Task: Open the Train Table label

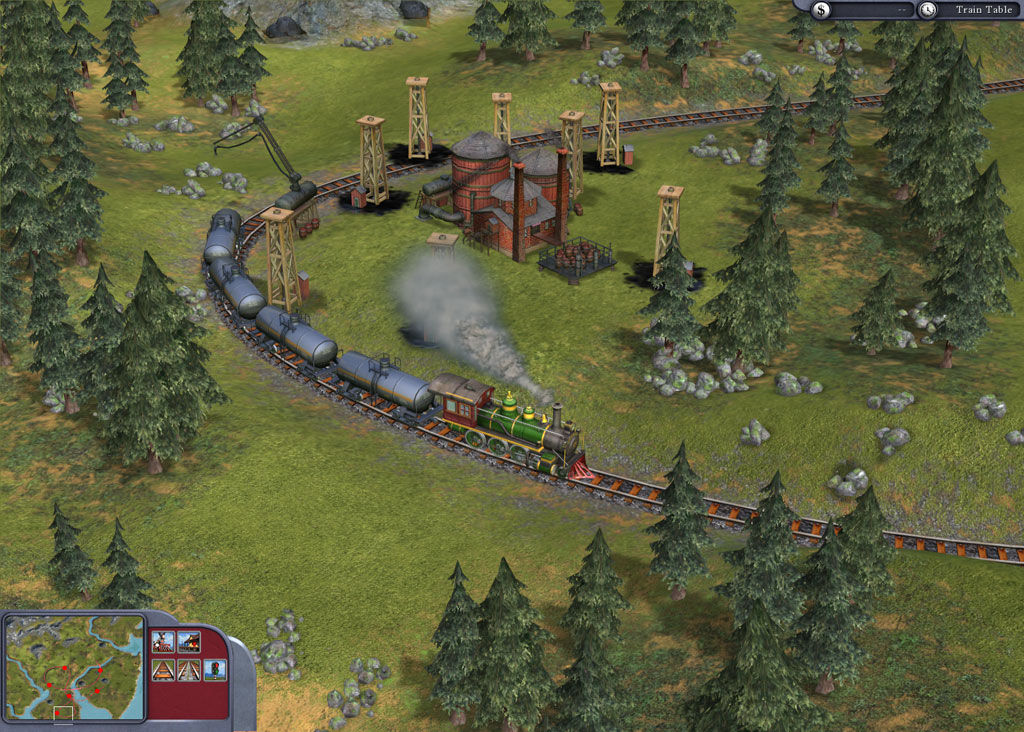Action: click(982, 10)
